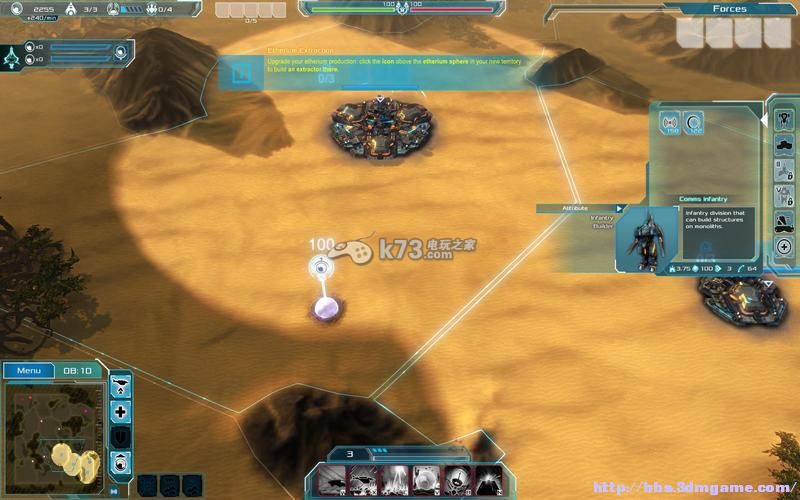The height and width of the screenshot is (500, 800).
Task: Click the plus cross button beside the minimap
Action: tap(120, 411)
